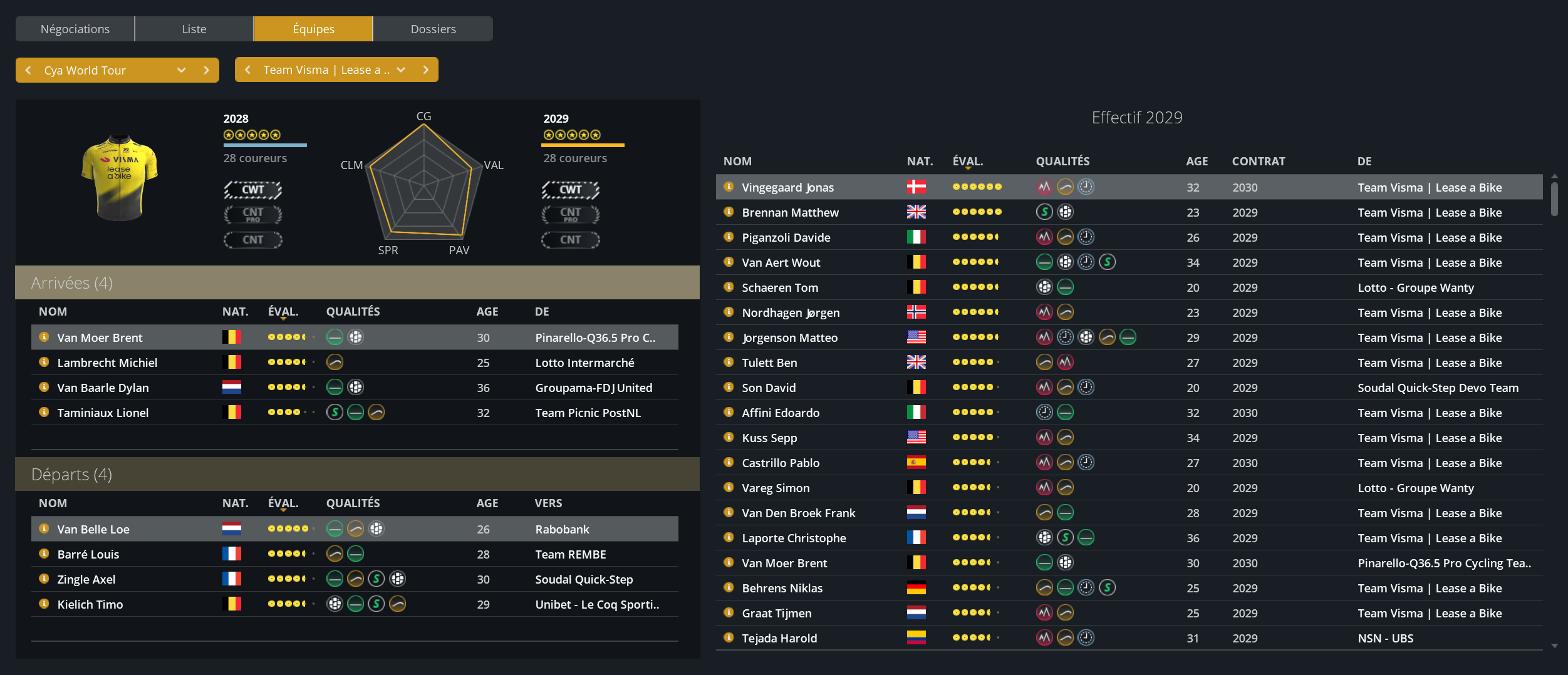This screenshot has height=675, width=1568.
Task: Select Van Belle Loe in Départs
Action: click(93, 529)
